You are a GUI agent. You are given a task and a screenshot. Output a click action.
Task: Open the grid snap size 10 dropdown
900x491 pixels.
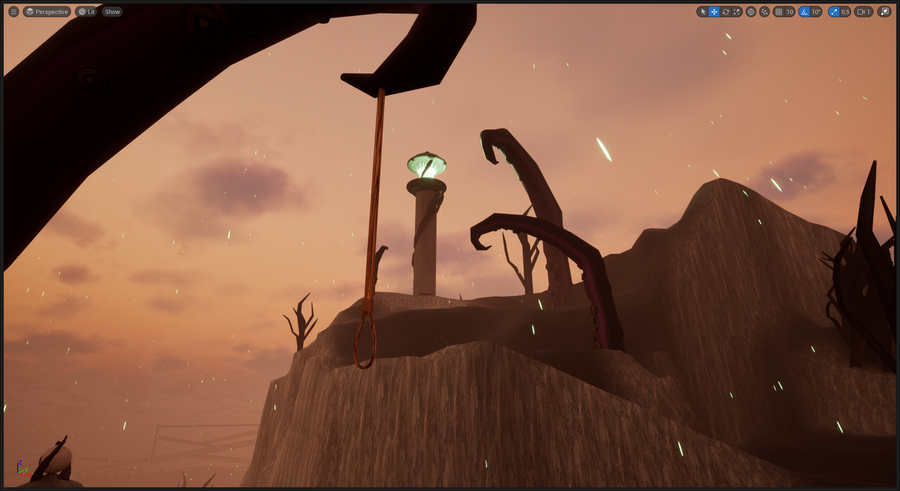point(790,12)
